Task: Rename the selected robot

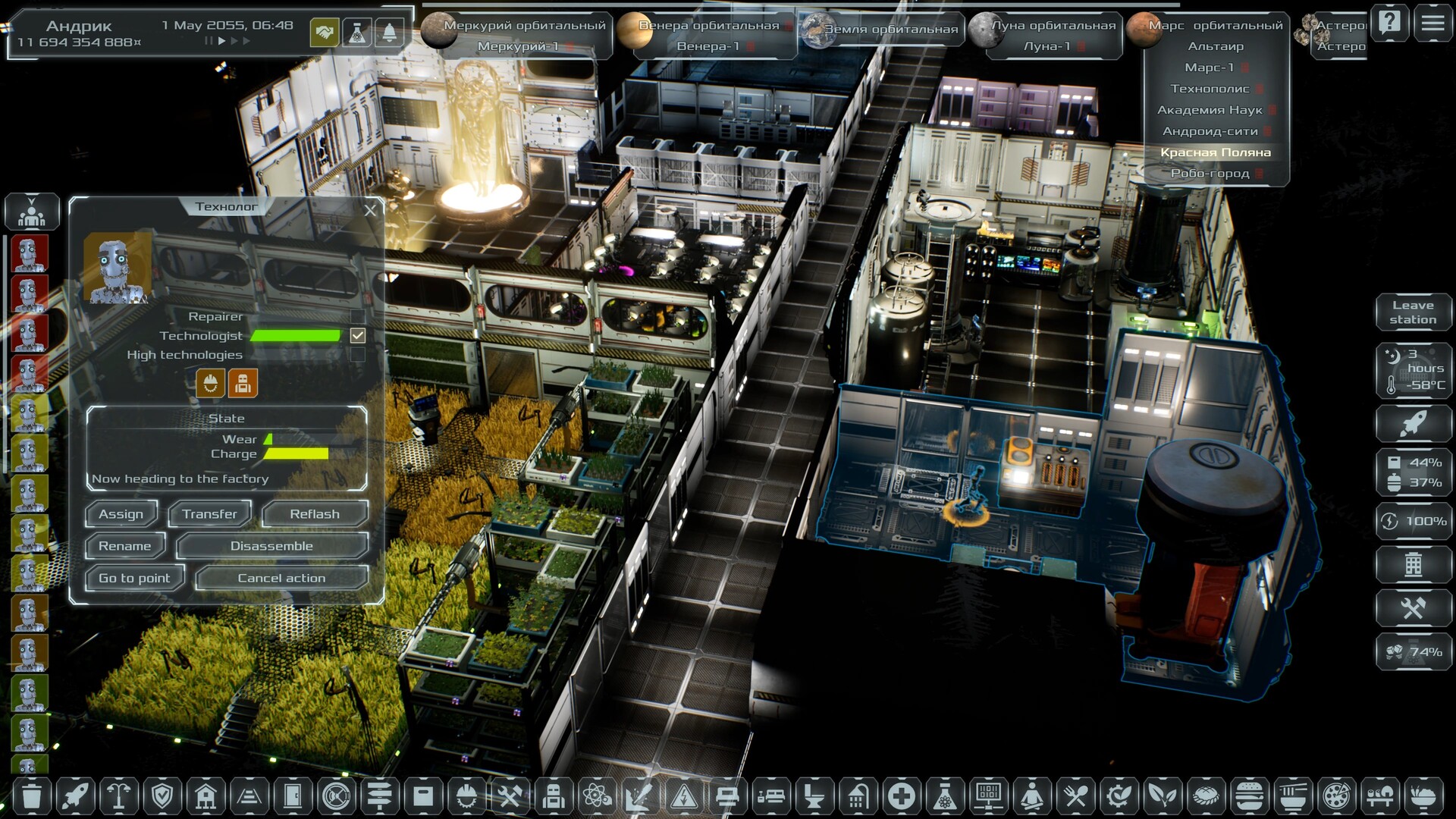Action: (x=125, y=546)
